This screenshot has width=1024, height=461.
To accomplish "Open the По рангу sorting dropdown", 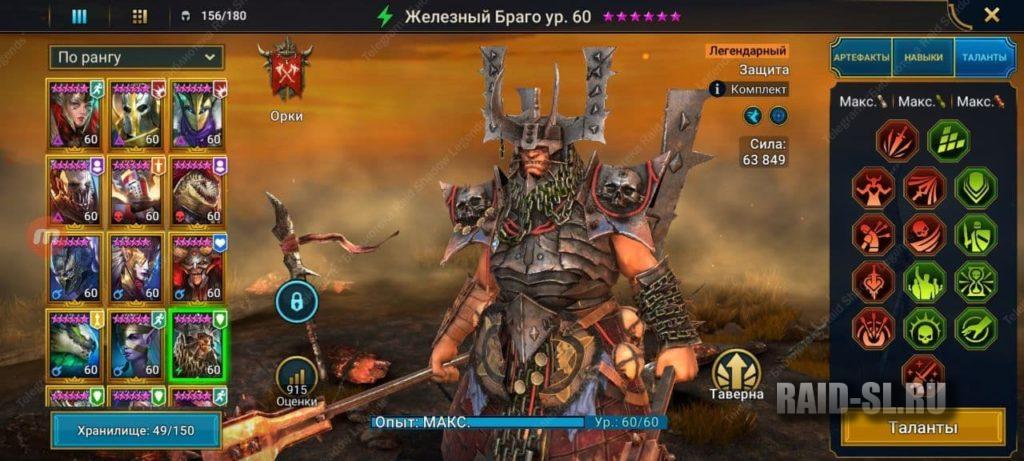I will (138, 57).
